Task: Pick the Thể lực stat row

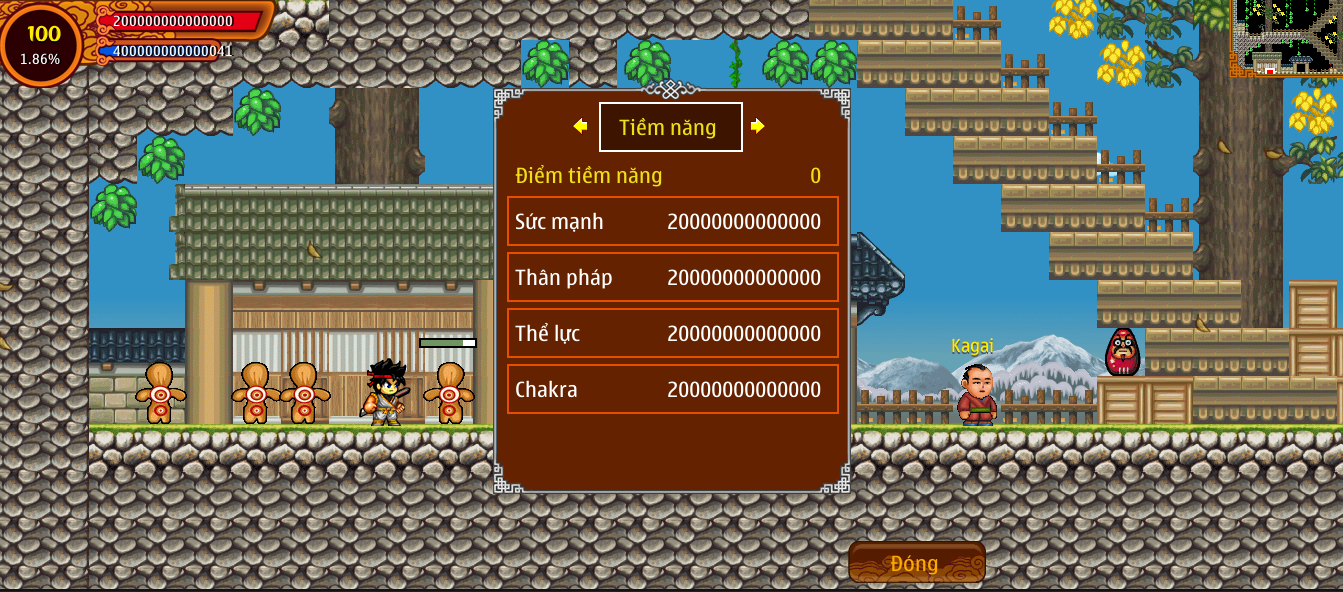Action: [x=672, y=333]
